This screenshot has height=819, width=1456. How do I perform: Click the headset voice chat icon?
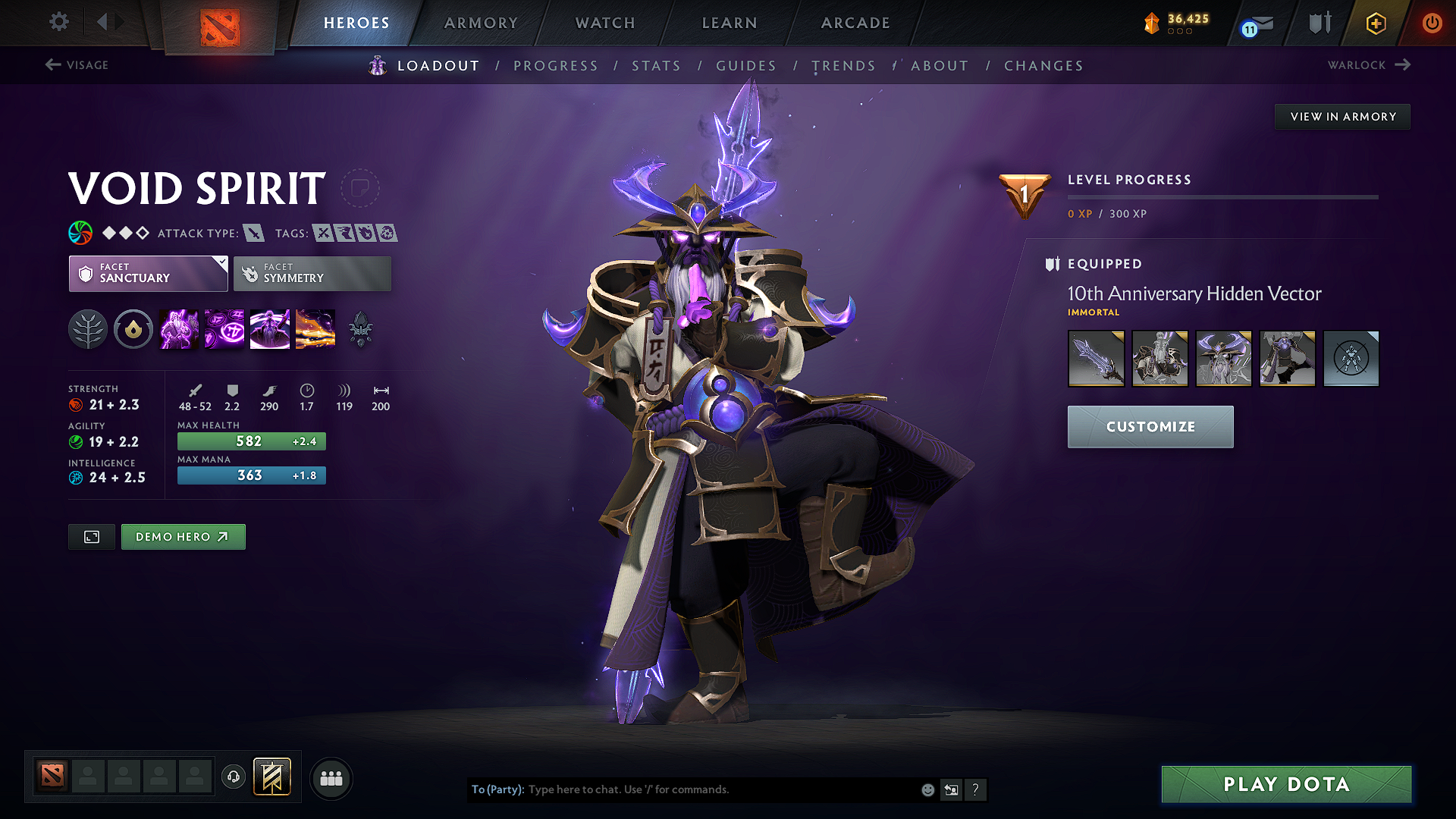tap(234, 777)
